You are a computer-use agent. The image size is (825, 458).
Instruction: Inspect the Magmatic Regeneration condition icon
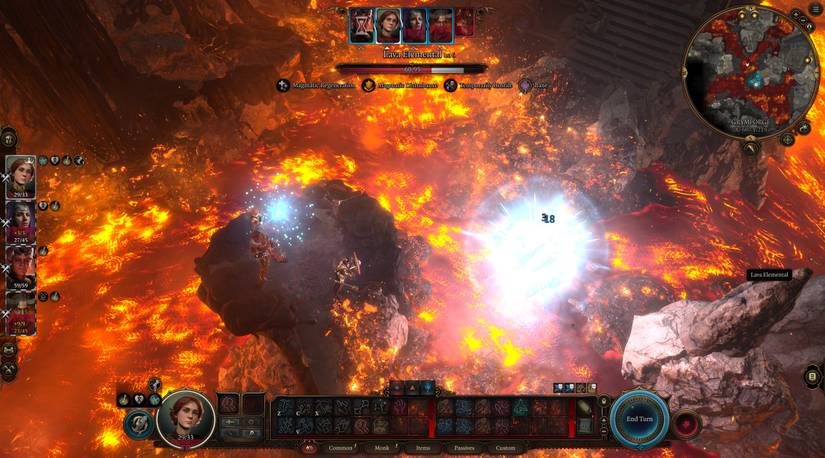(284, 86)
